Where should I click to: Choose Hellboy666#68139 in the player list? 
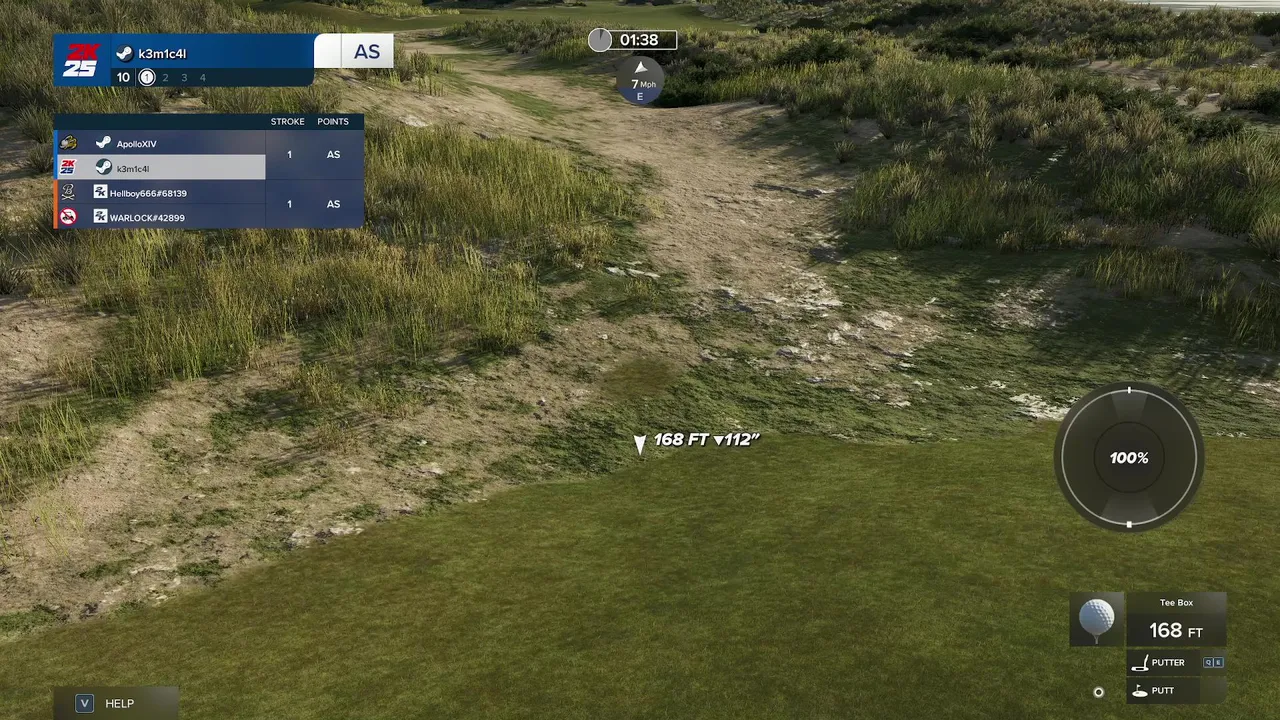tap(160, 193)
